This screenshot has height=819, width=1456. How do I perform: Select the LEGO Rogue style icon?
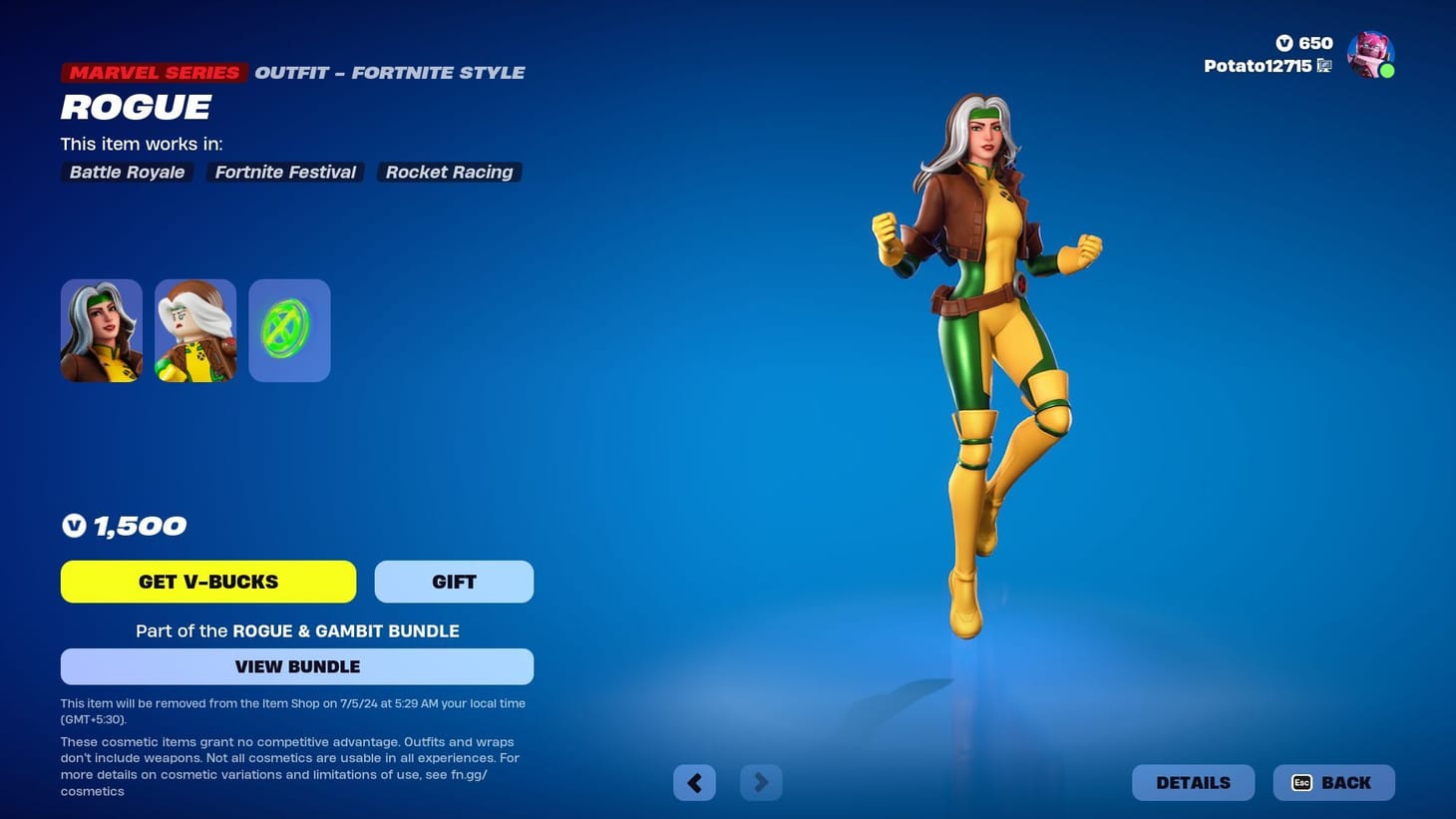tap(194, 329)
